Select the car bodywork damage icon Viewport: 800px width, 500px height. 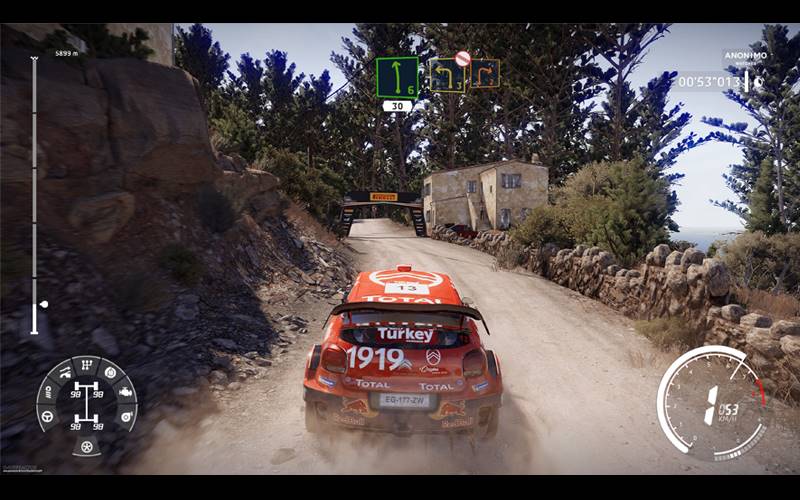[64, 372]
